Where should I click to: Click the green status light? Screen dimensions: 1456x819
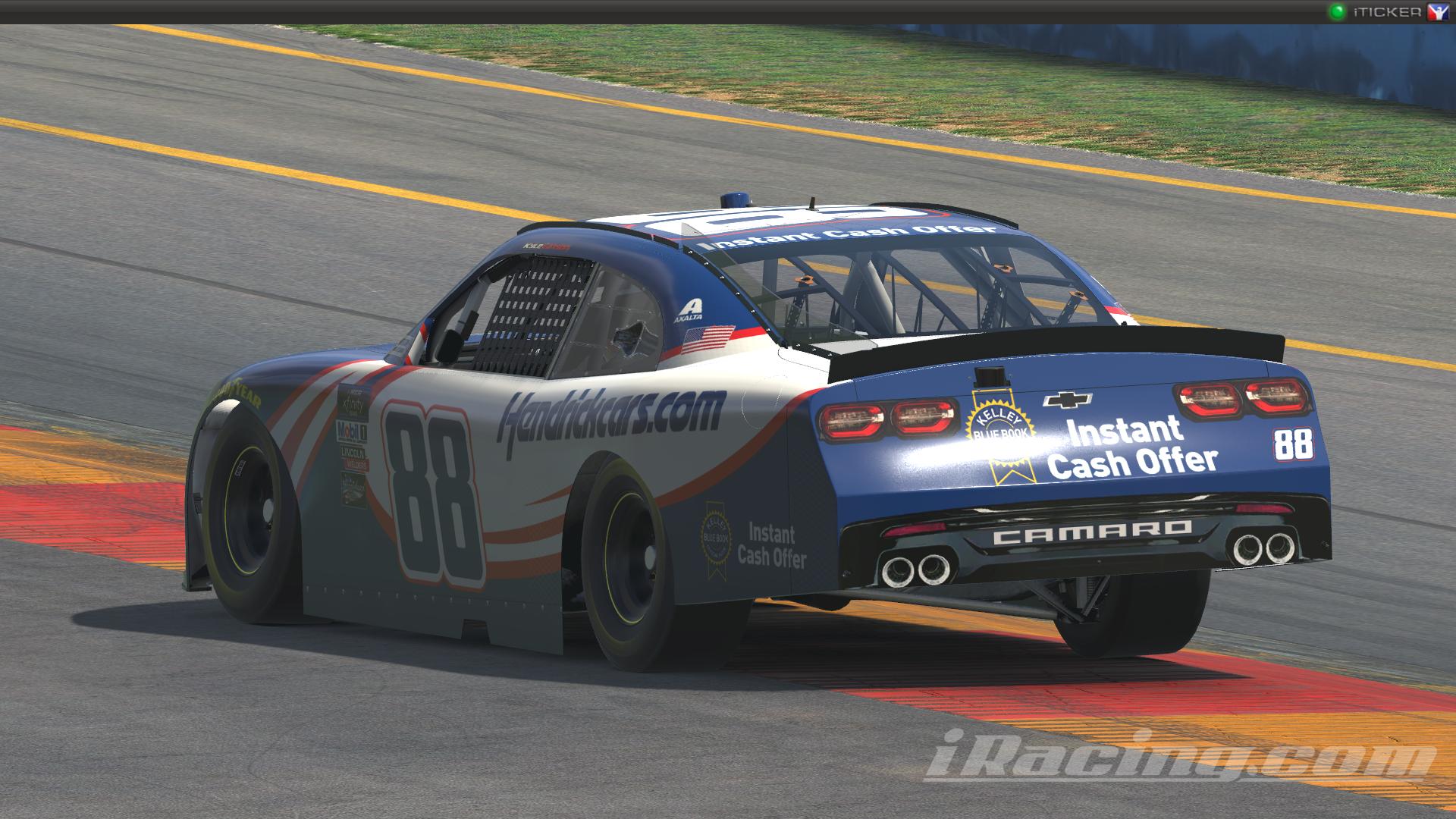(1336, 12)
